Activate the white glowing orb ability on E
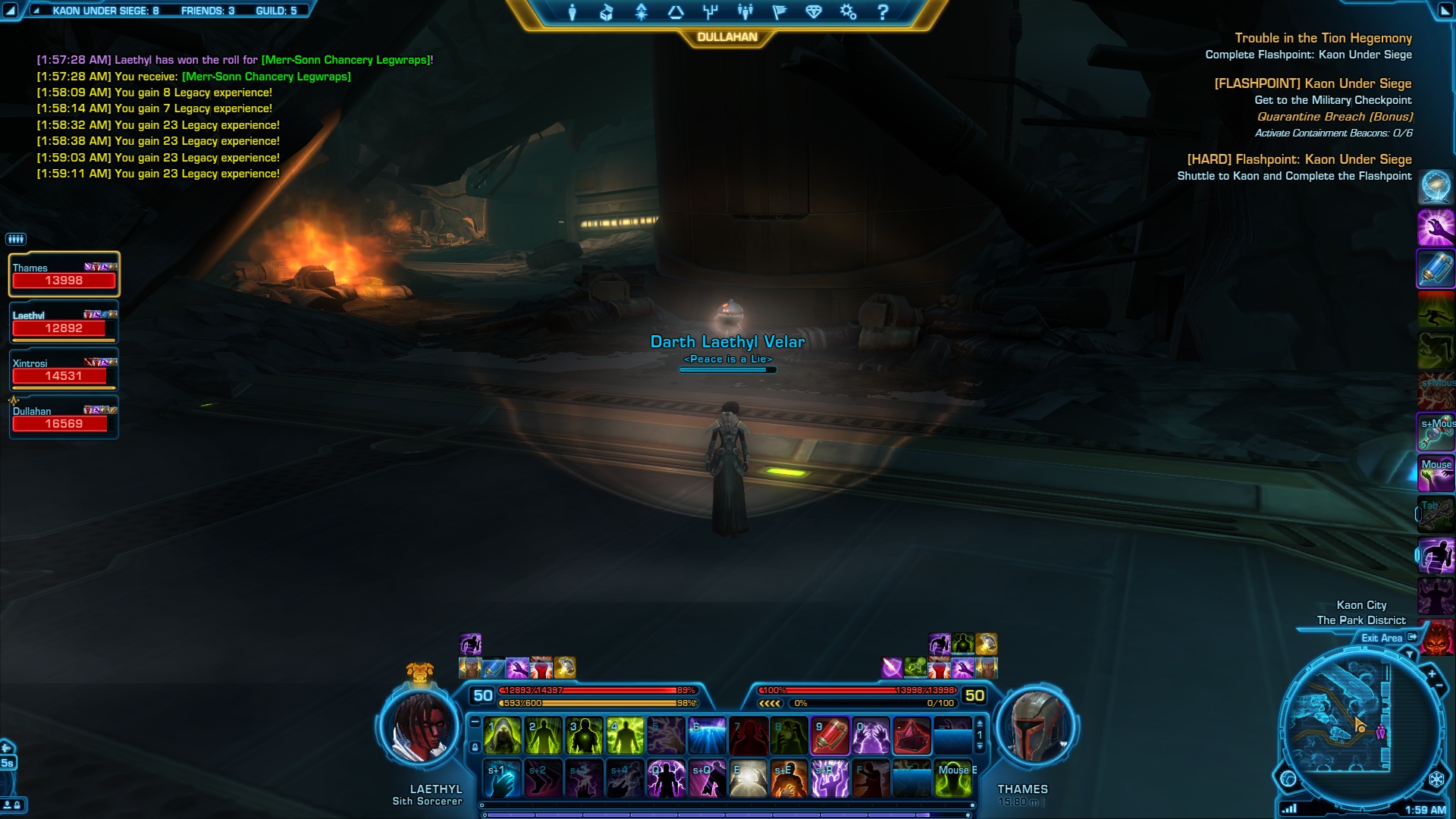The width and height of the screenshot is (1456, 819). [x=748, y=779]
